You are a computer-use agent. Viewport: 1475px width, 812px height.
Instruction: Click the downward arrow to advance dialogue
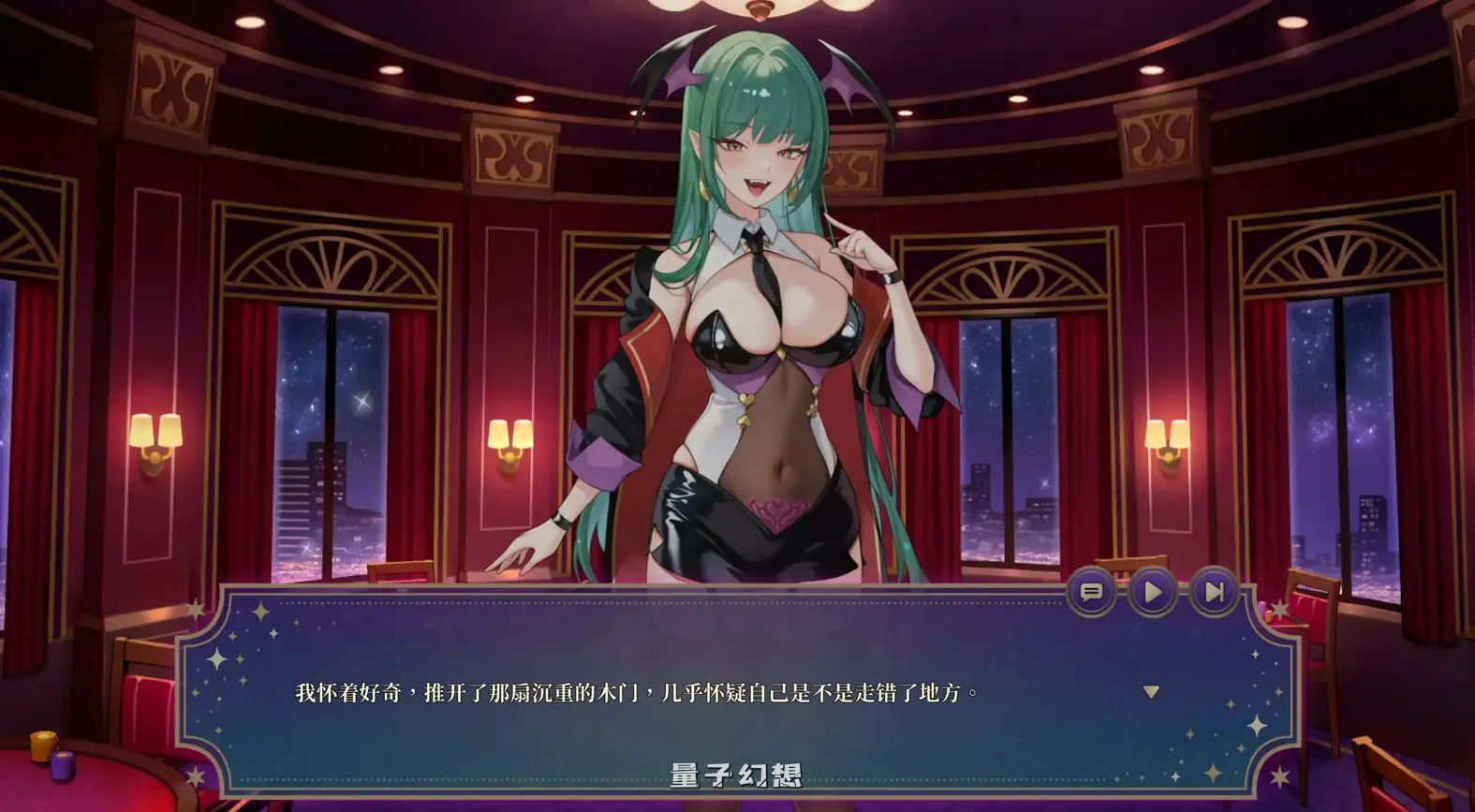pos(1150,691)
